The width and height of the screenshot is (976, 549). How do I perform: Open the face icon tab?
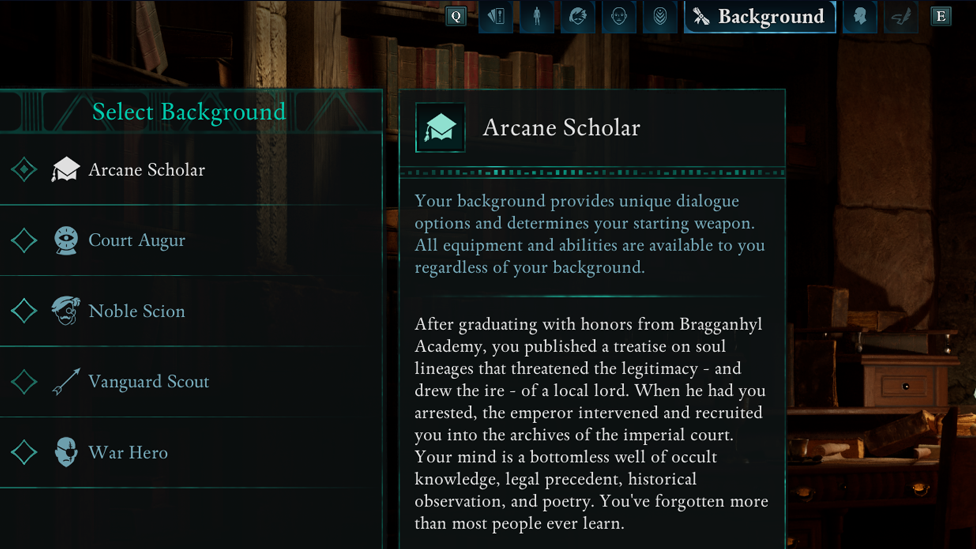tap(619, 17)
